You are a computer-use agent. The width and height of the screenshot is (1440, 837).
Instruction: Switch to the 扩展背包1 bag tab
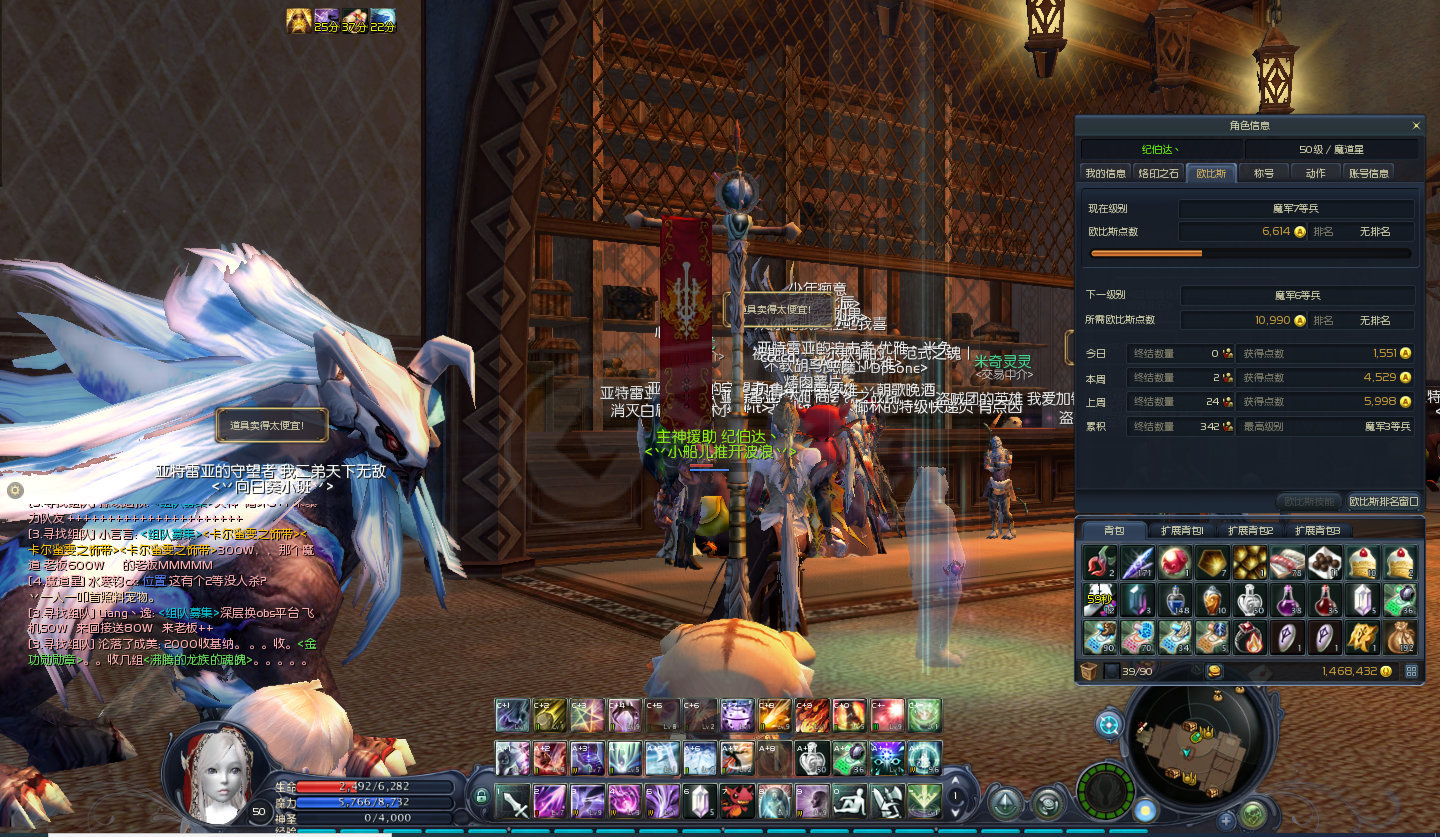[x=1182, y=530]
